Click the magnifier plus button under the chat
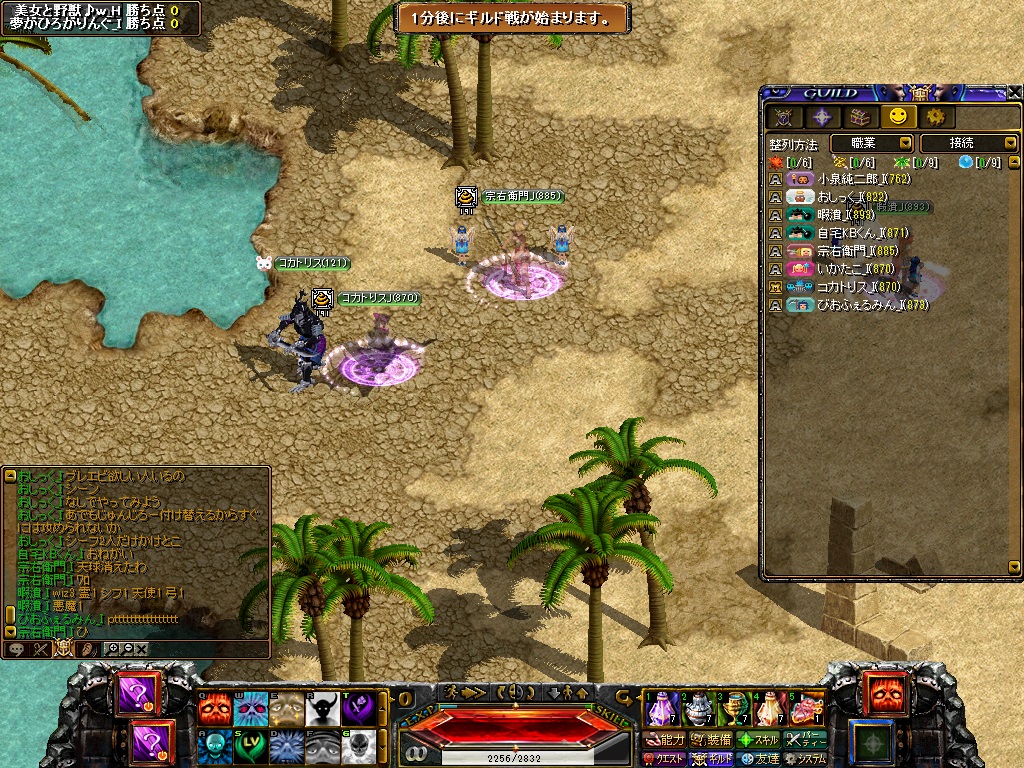The width and height of the screenshot is (1024, 768). click(112, 649)
